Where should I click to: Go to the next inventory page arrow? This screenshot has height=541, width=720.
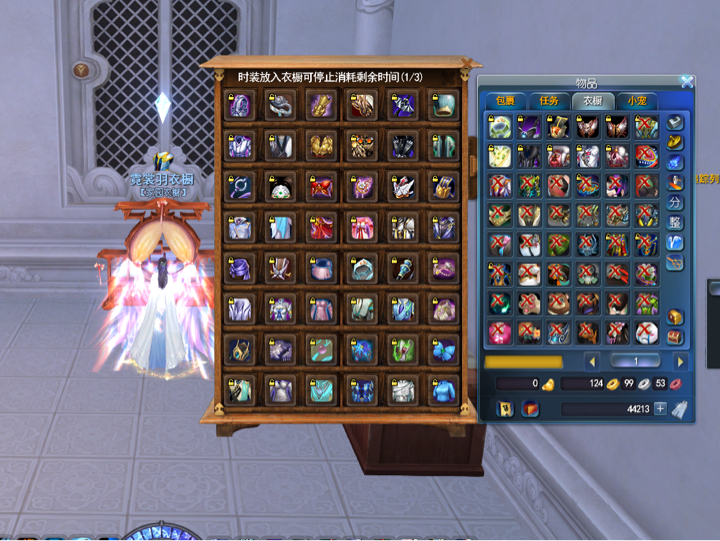point(680,361)
